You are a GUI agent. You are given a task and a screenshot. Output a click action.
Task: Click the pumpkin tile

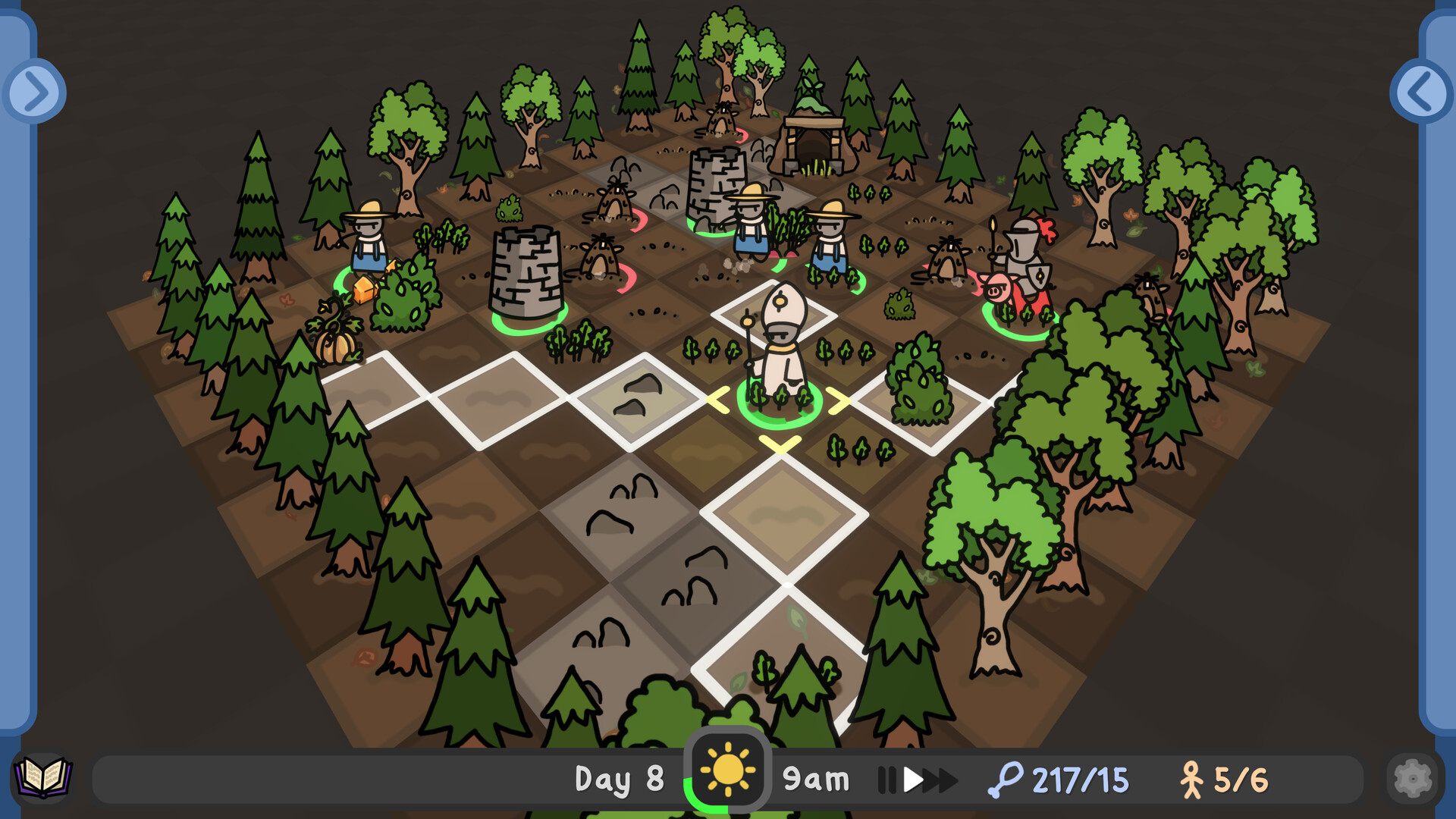pyautogui.click(x=335, y=345)
